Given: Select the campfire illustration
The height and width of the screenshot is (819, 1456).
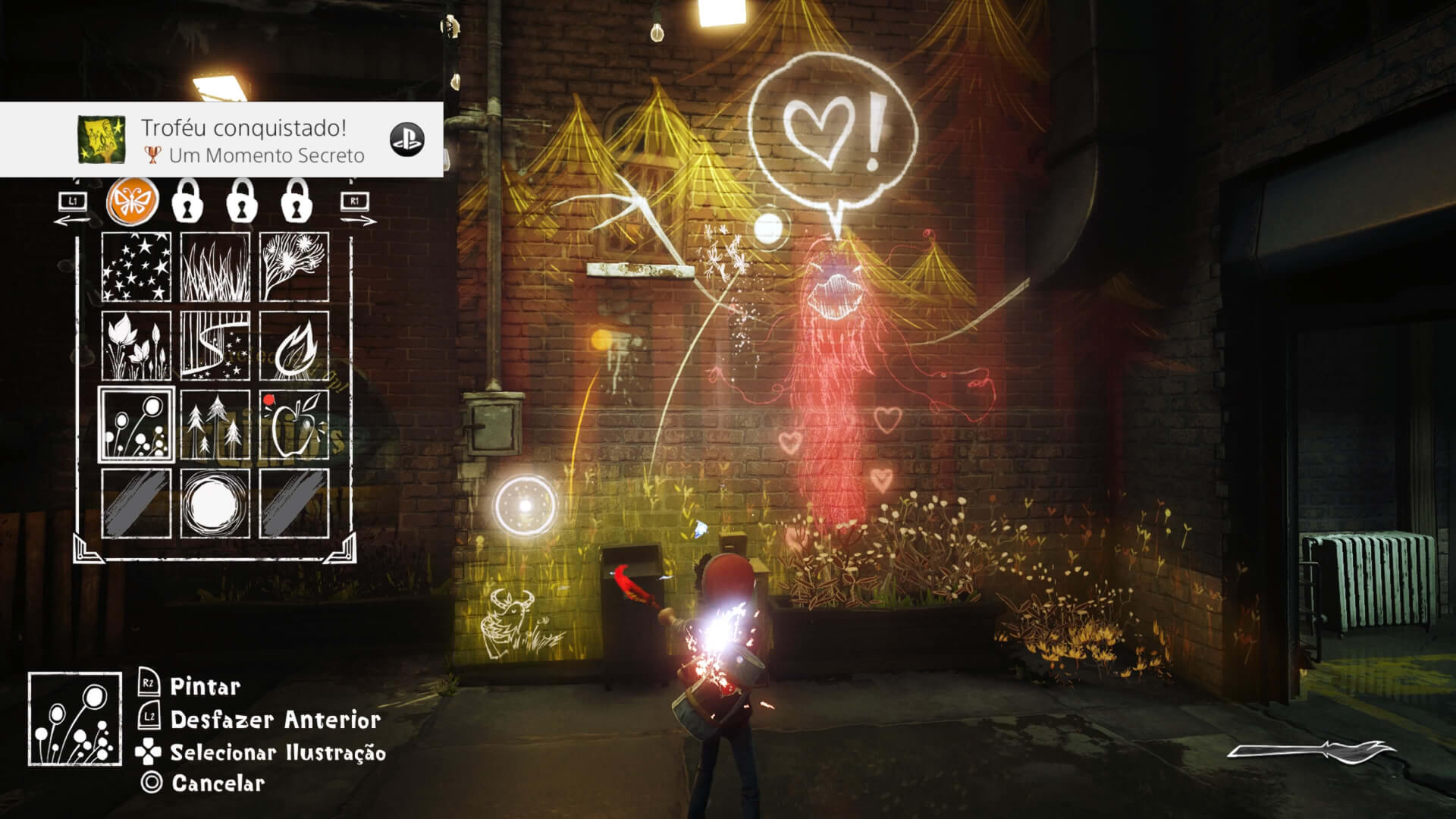Looking at the screenshot, I should coord(294,346).
